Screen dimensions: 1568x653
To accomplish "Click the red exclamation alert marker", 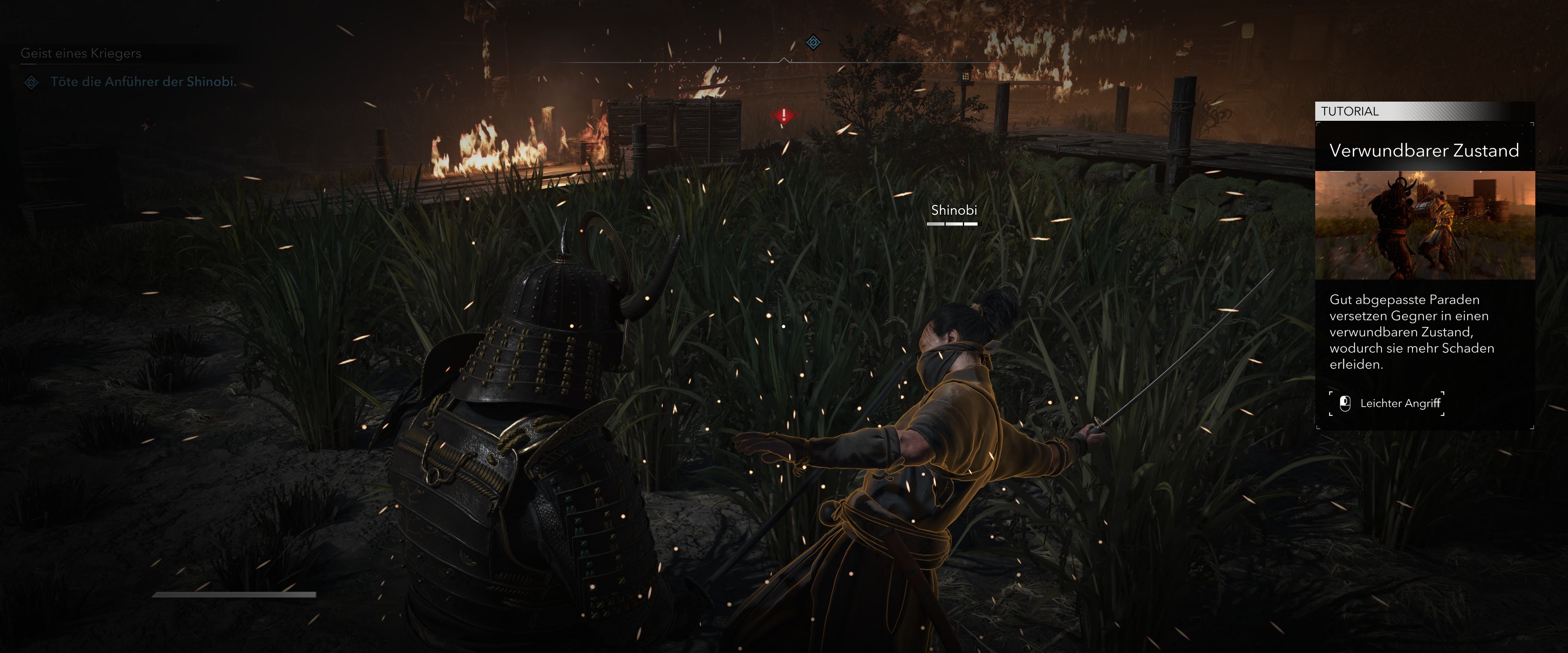I will coord(784,114).
